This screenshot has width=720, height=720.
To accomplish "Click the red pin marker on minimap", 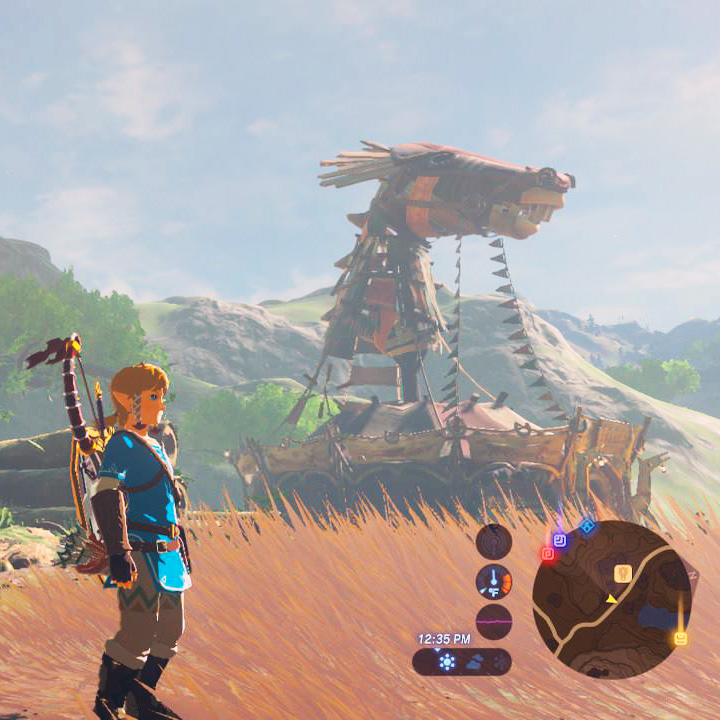I will (548, 553).
